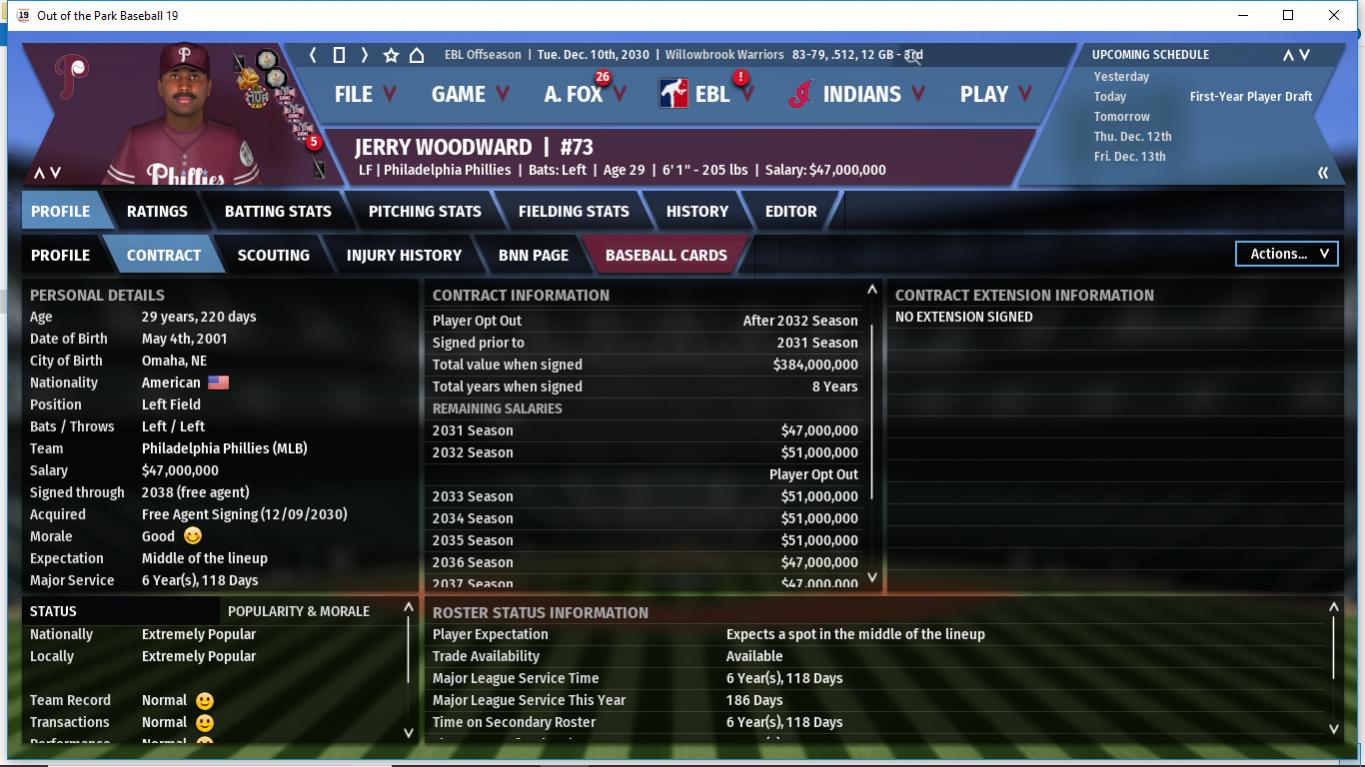This screenshot has width=1365, height=767.
Task: Switch to the POPULARITY & MORALE tab
Action: [x=299, y=611]
